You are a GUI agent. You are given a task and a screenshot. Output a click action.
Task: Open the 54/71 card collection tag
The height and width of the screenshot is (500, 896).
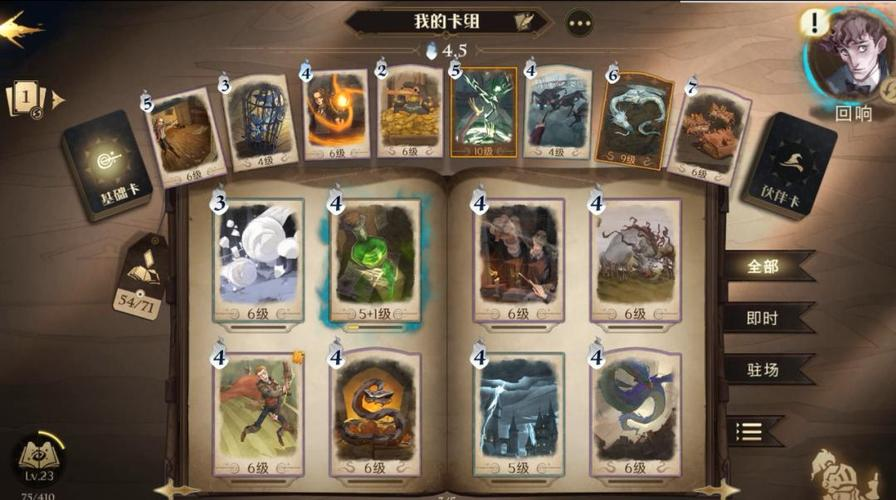(x=139, y=279)
